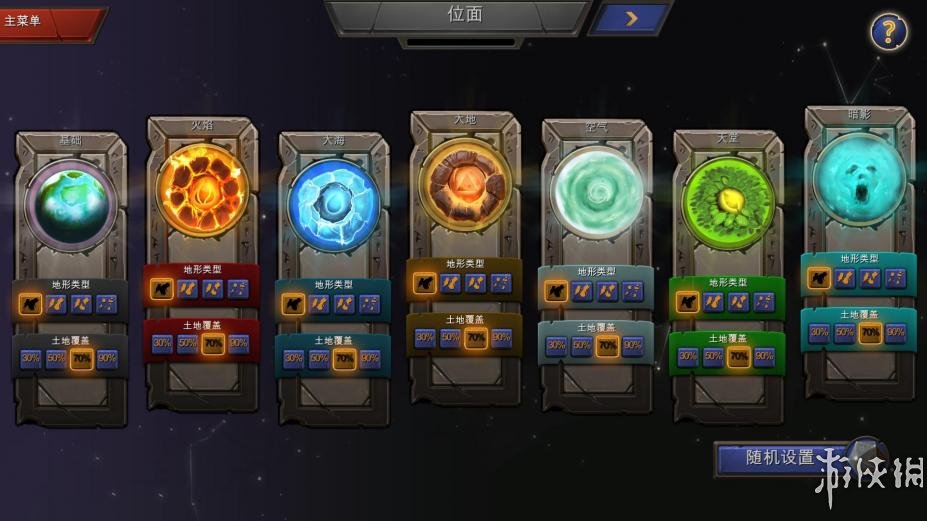Pick the 大地 earth plane orb
Viewport: 927px width, 521px height.
465,184
